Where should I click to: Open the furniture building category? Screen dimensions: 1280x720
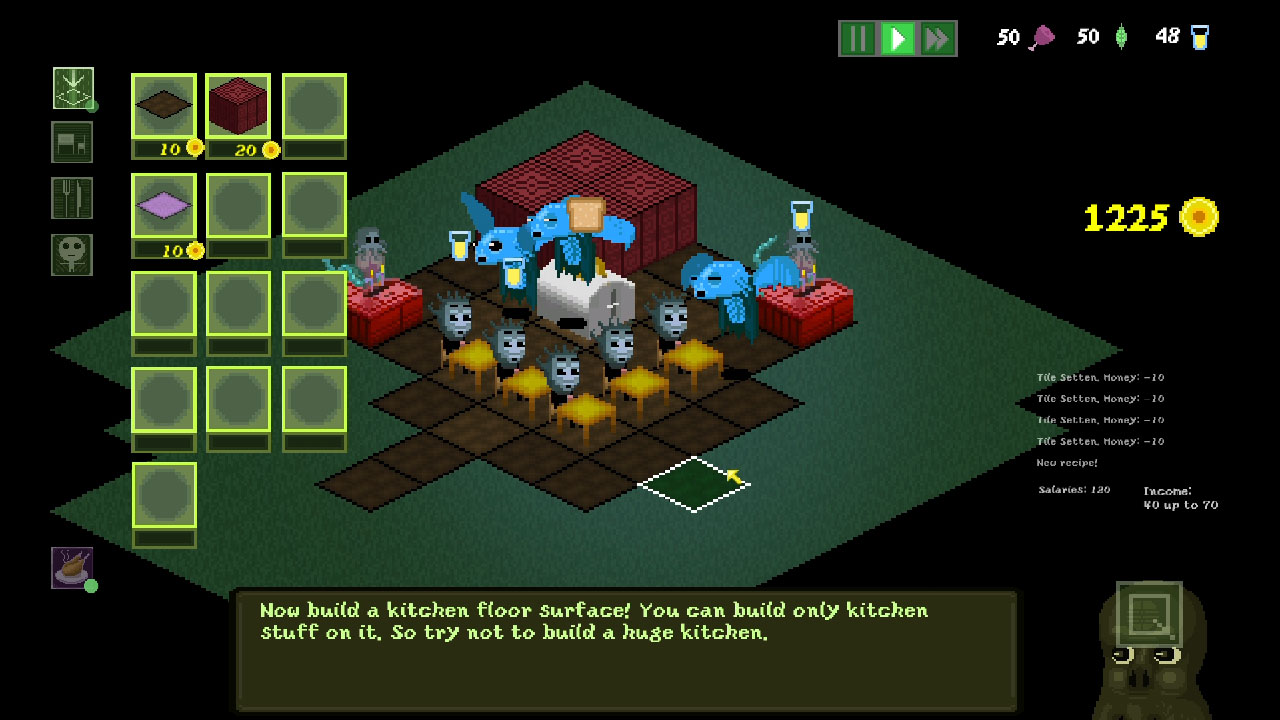(71, 142)
